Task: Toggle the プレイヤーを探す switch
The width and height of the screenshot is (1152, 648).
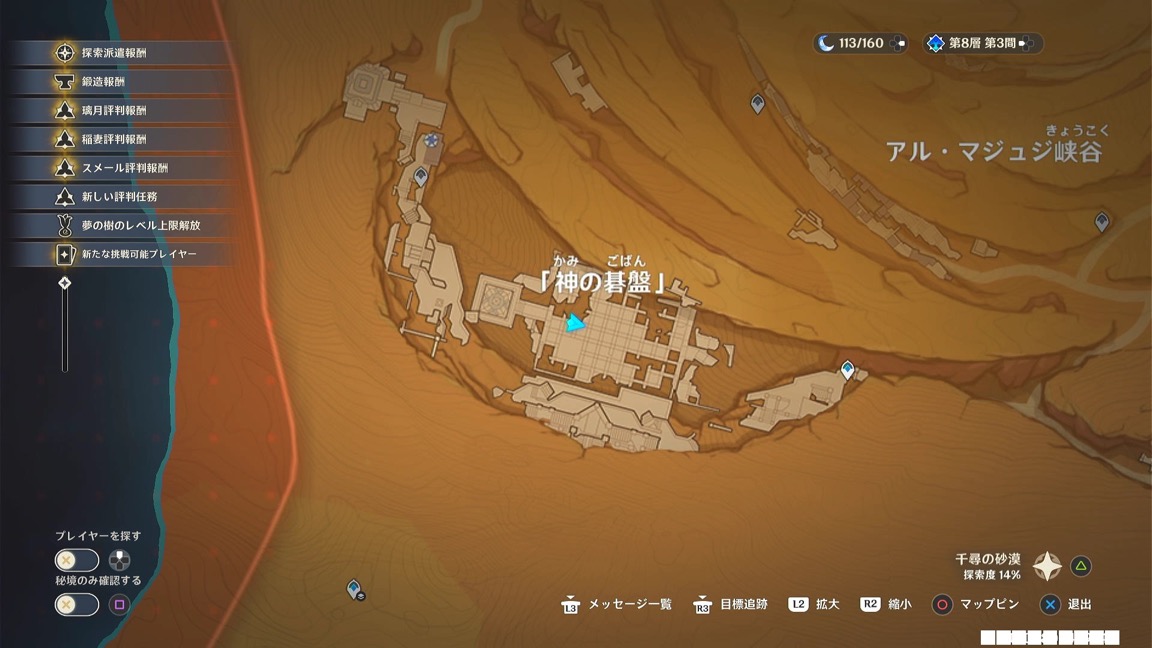Action: tap(77, 561)
